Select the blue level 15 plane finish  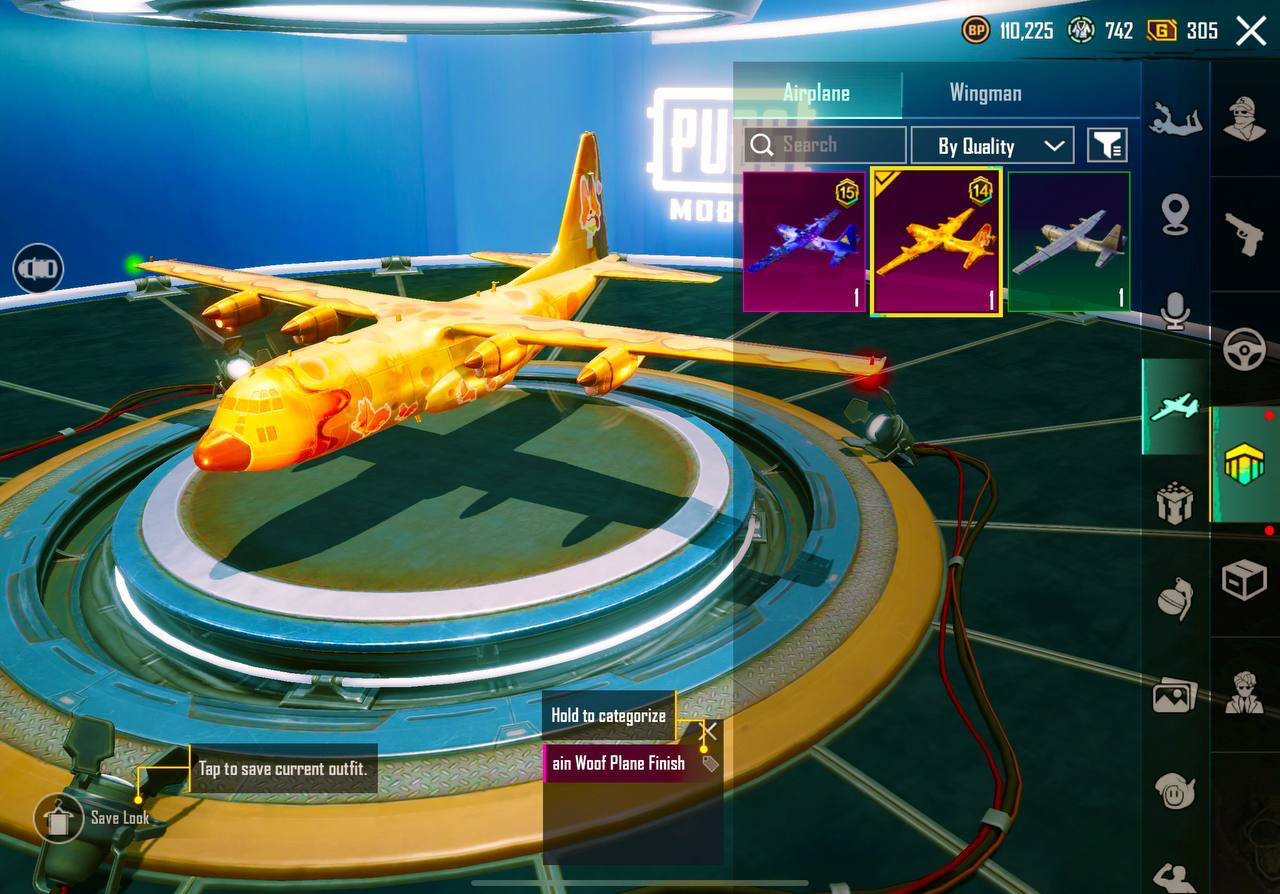[x=804, y=242]
